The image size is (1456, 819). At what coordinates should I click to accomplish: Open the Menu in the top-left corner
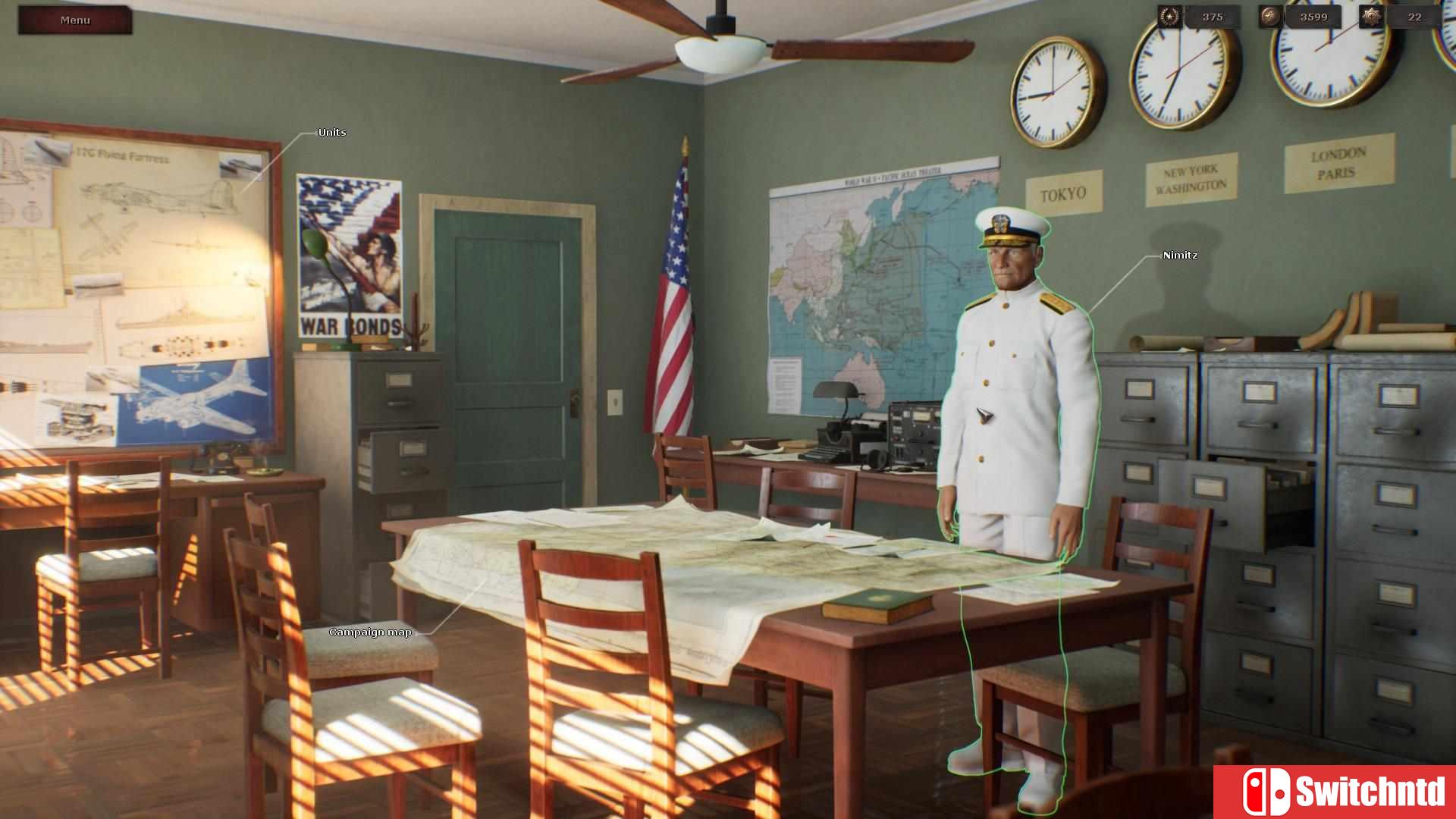pos(75,20)
